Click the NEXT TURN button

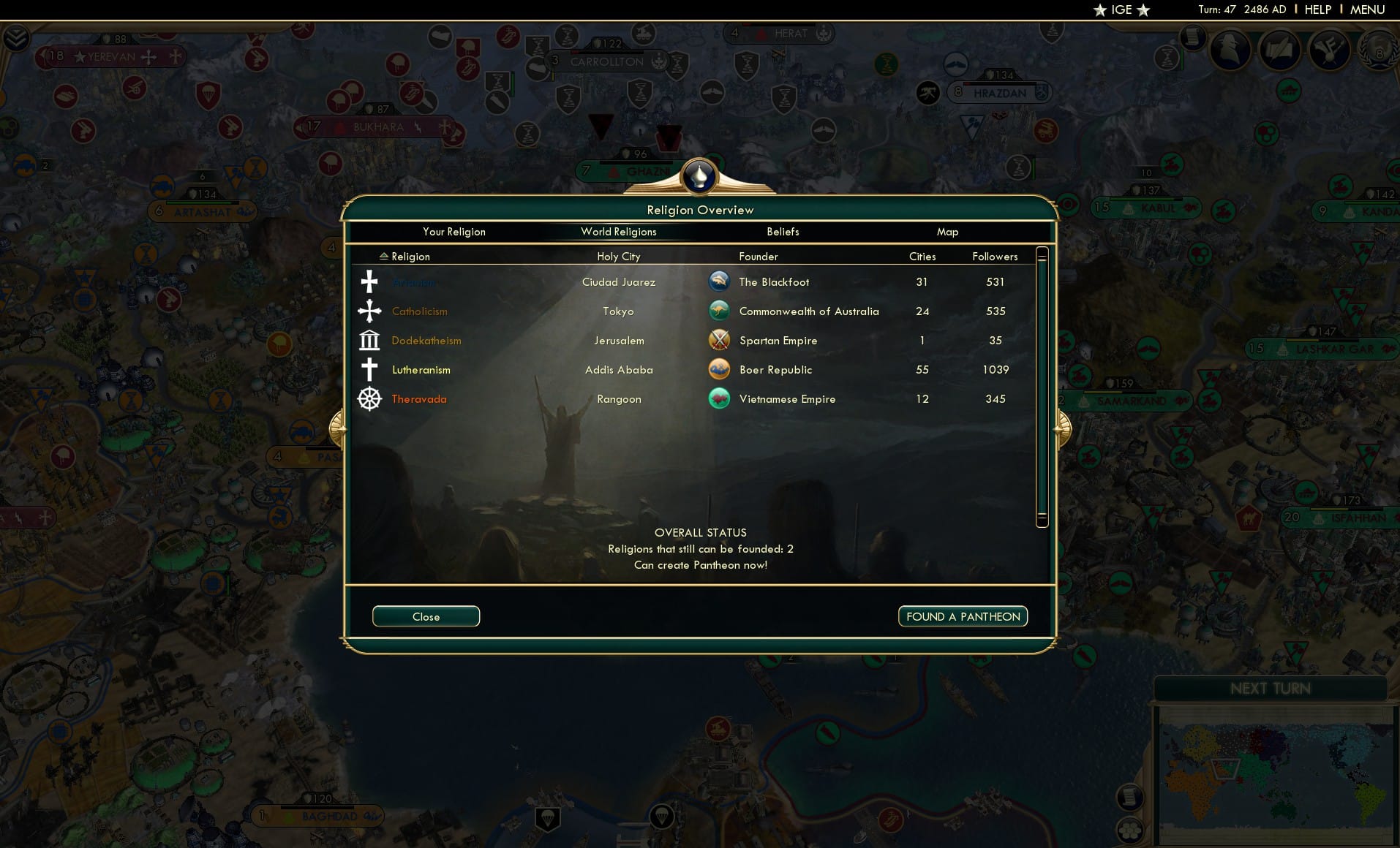pos(1271,688)
